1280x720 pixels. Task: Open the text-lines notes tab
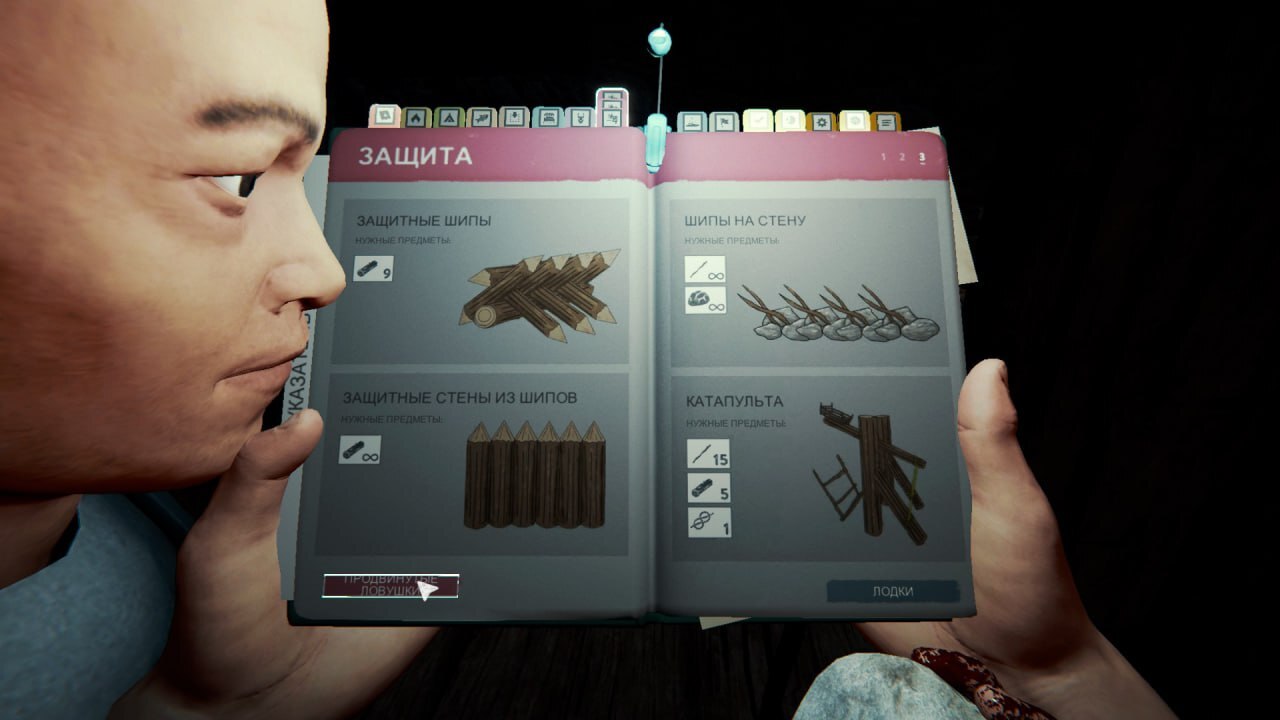click(885, 122)
